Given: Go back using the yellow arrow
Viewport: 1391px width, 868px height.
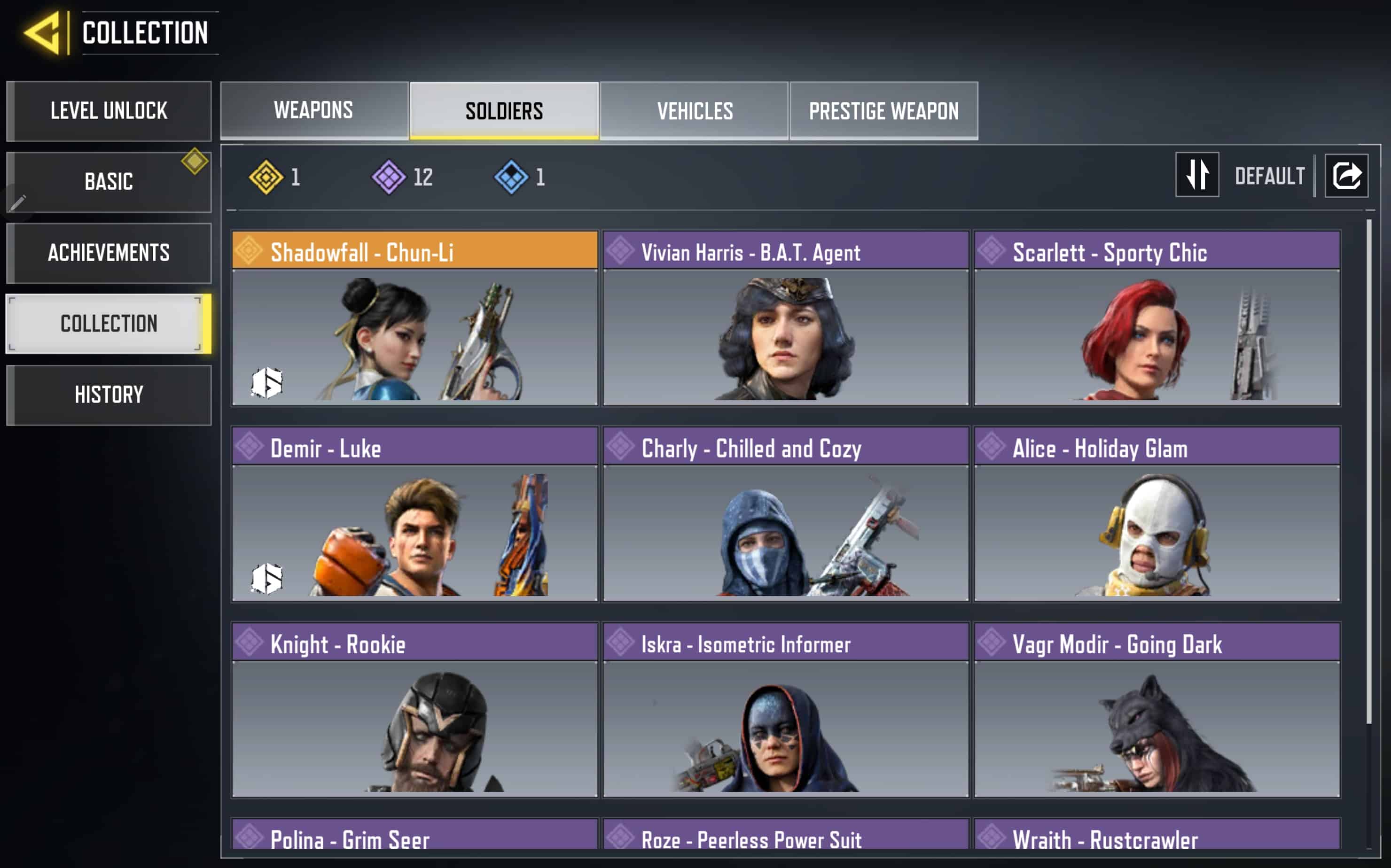Looking at the screenshot, I should (42, 33).
